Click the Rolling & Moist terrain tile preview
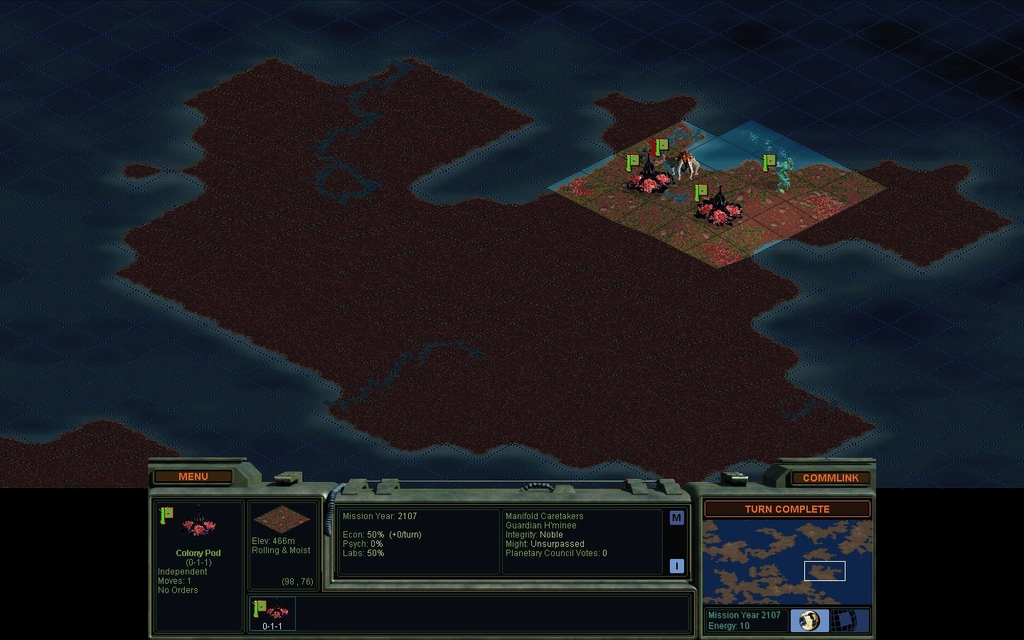The width and height of the screenshot is (1024, 640). coord(282,521)
